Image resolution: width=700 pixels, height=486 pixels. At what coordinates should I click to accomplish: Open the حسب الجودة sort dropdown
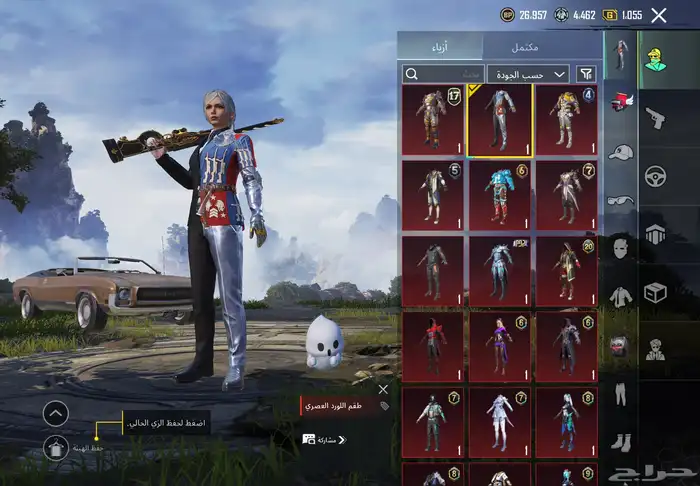(x=528, y=73)
